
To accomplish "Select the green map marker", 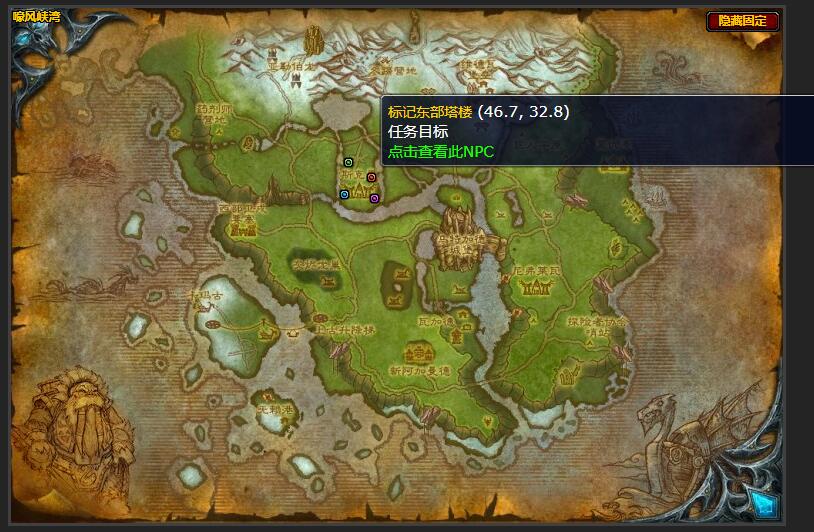I will tap(348, 161).
